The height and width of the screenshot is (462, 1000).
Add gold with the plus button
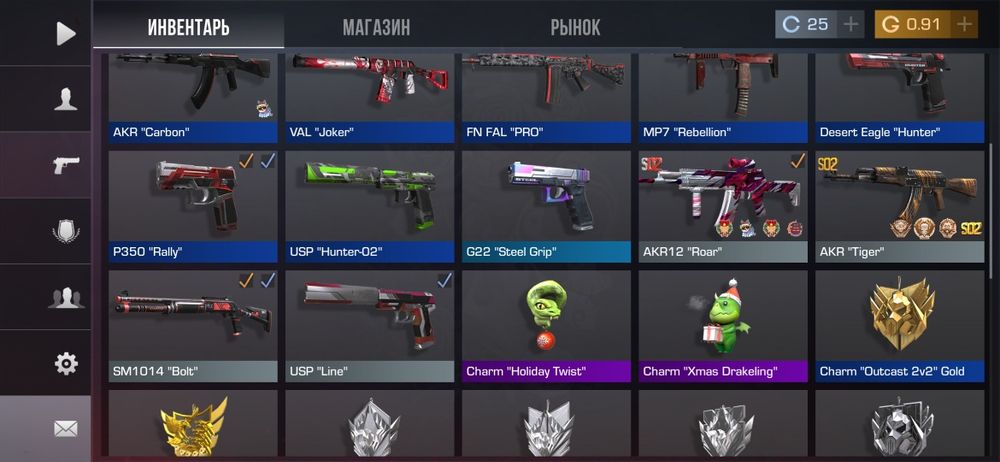point(964,24)
